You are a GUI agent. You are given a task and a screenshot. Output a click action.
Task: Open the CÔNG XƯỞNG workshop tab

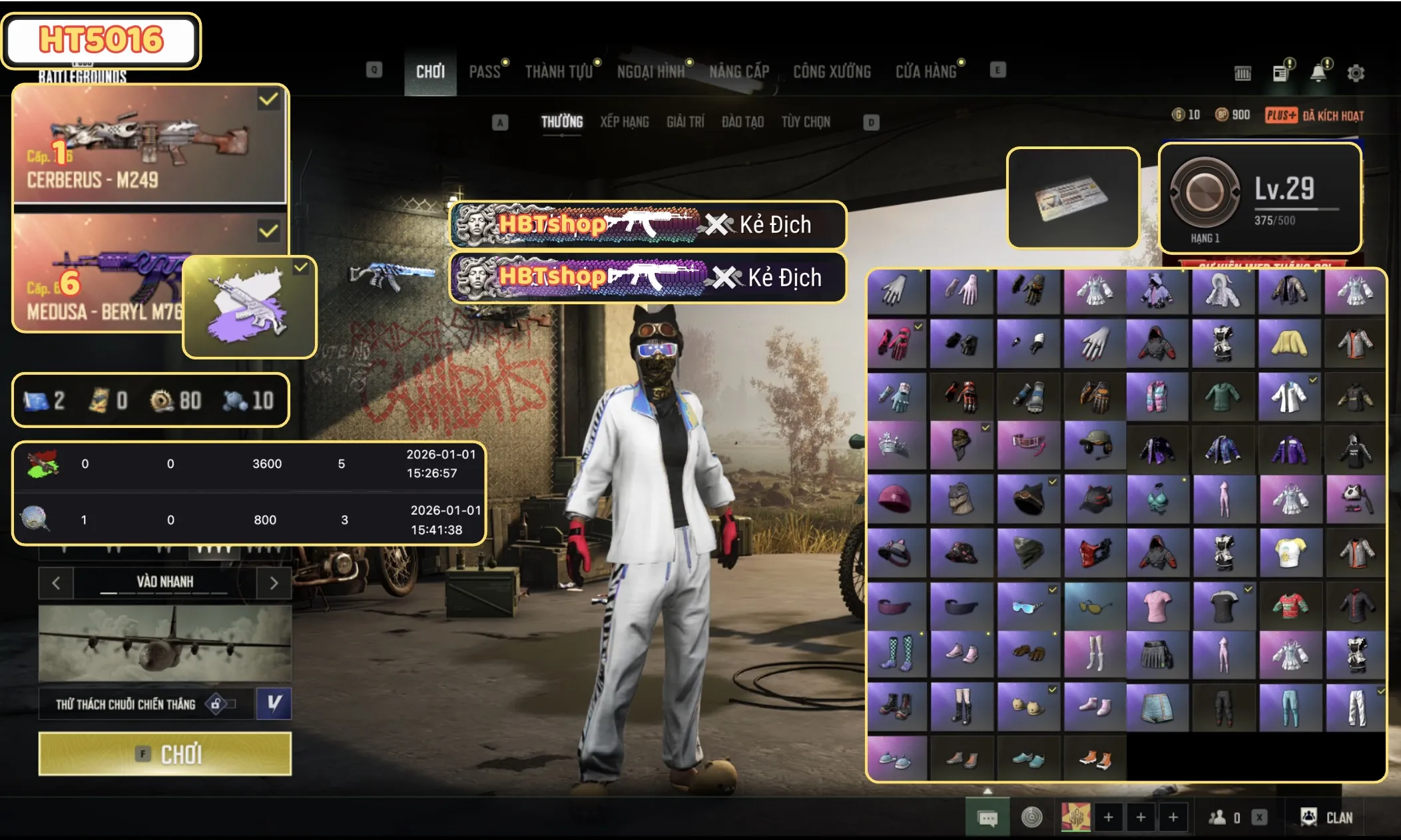click(832, 71)
